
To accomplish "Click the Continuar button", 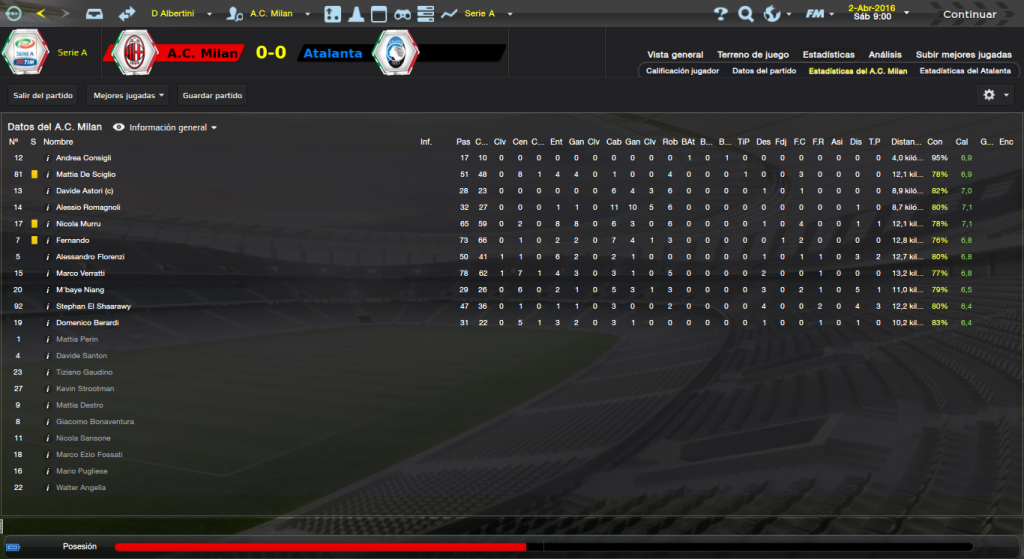I will 969,14.
